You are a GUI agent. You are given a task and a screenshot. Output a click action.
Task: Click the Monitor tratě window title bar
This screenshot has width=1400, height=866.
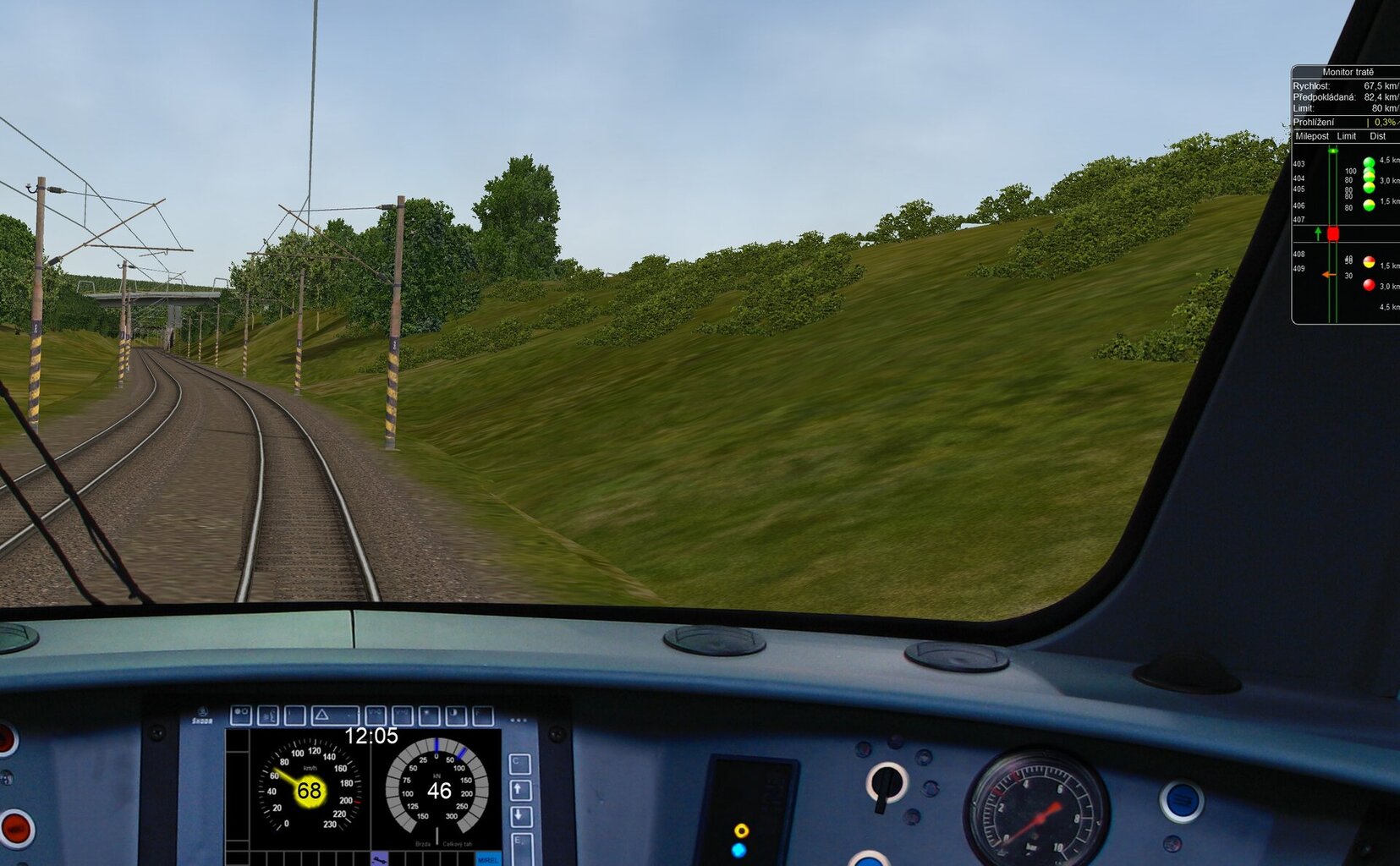point(1347,72)
